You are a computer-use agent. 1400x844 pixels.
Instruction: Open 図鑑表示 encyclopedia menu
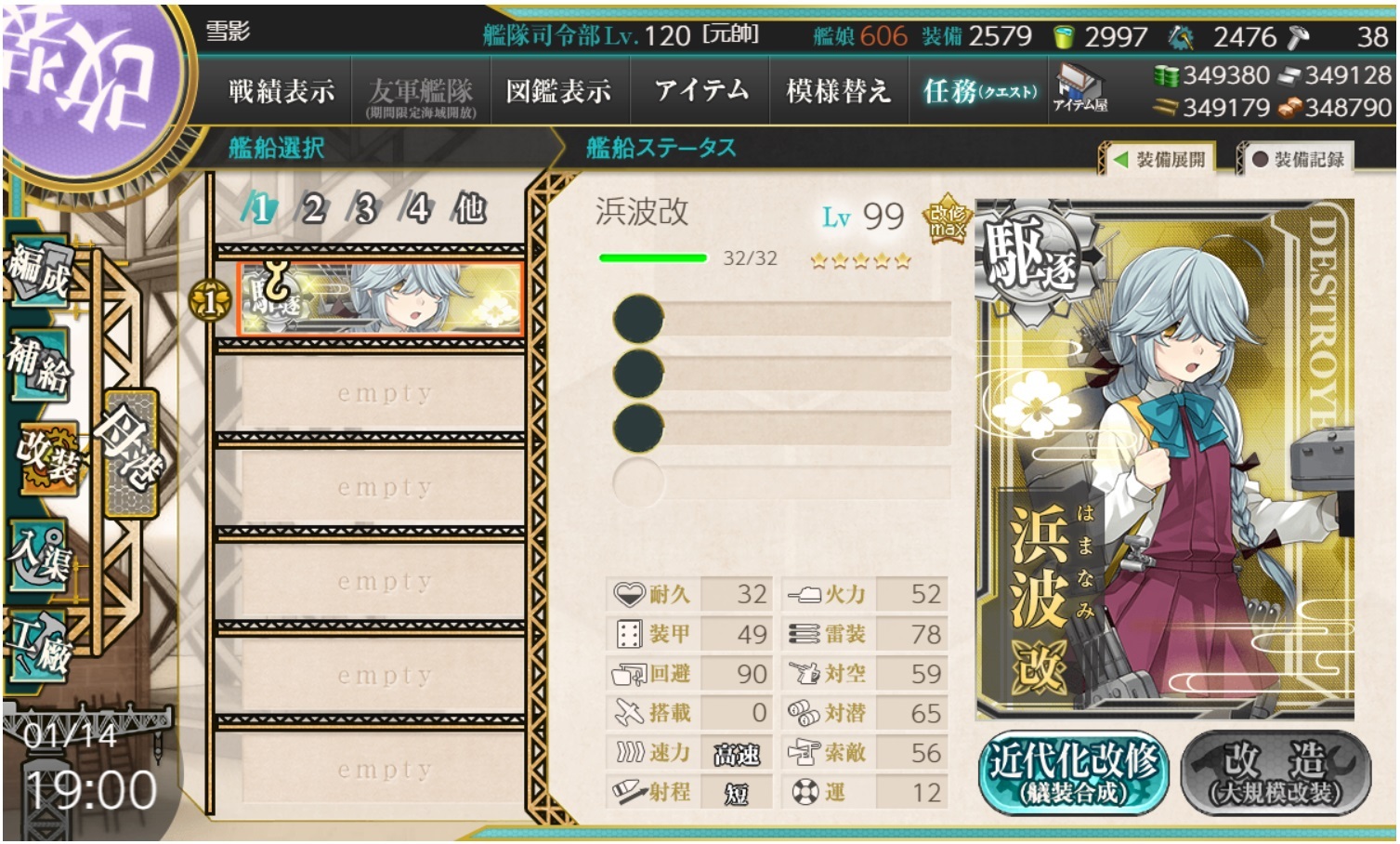point(558,91)
